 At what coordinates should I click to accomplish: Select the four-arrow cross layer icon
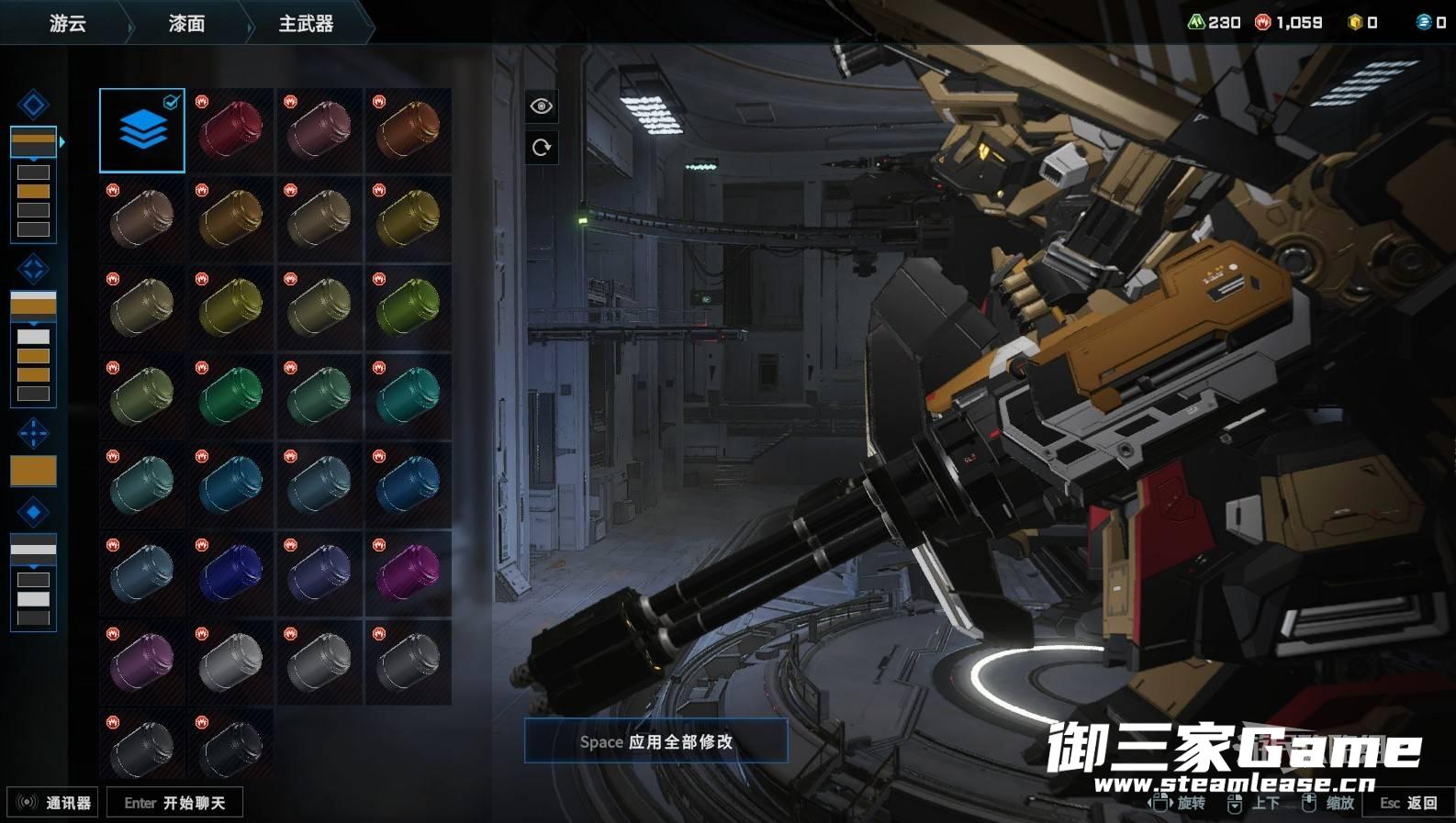(x=33, y=433)
